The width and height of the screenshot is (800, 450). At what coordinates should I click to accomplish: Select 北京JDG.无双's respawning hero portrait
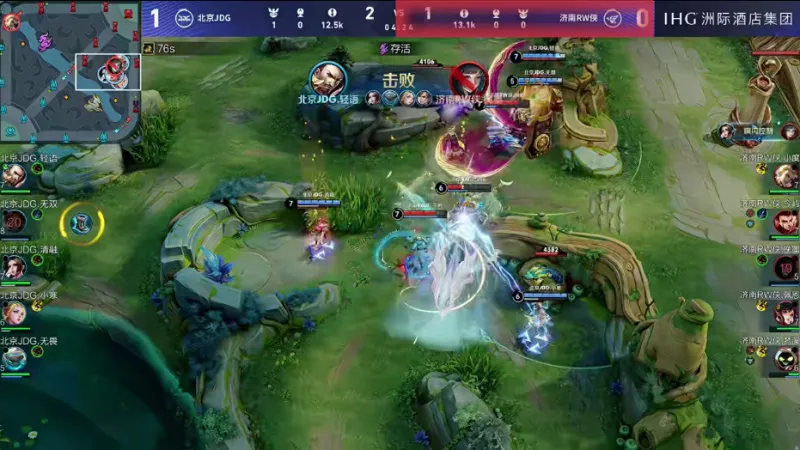pyautogui.click(x=14, y=222)
